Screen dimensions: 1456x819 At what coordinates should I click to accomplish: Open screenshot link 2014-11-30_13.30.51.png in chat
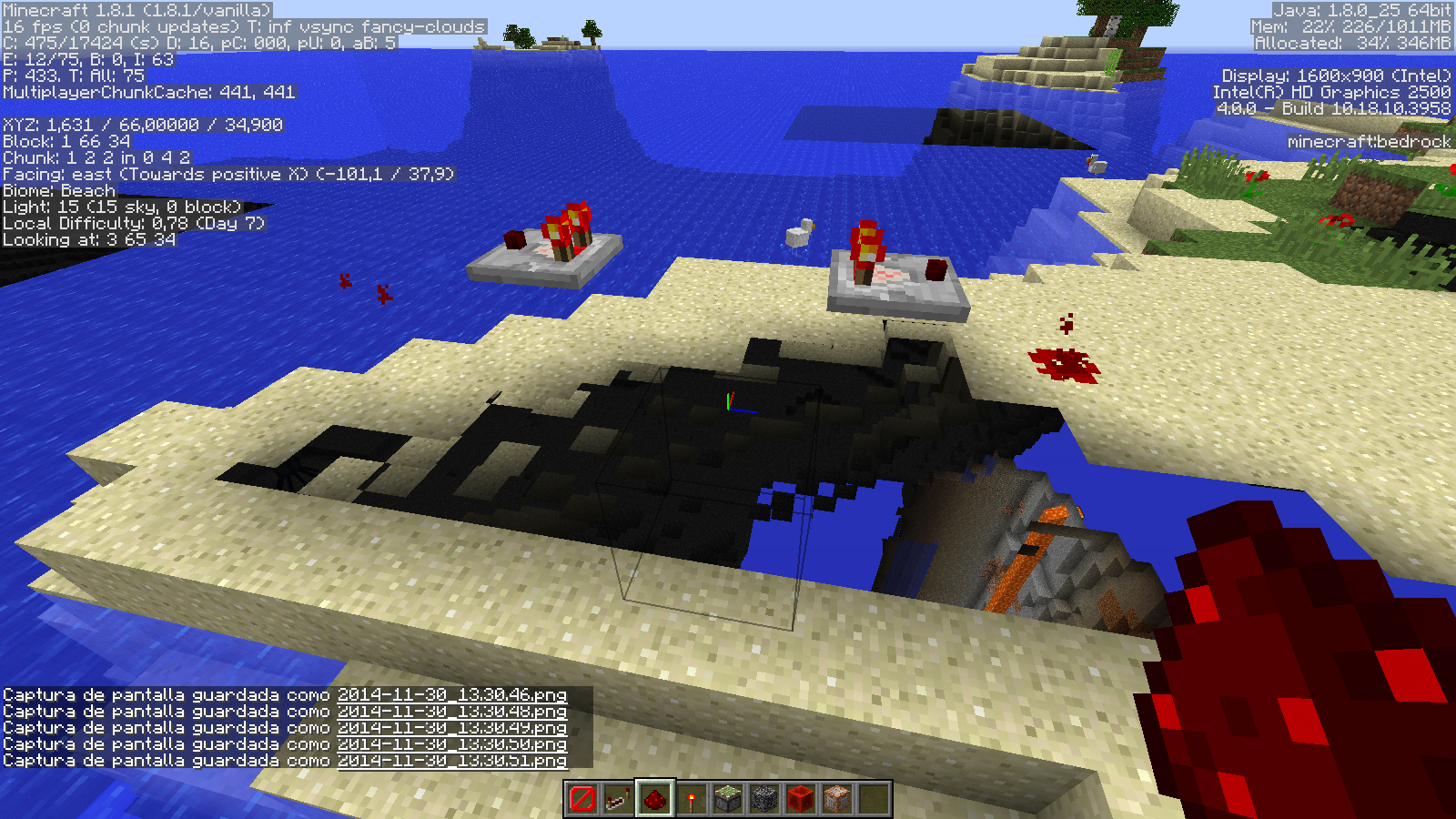[x=452, y=761]
